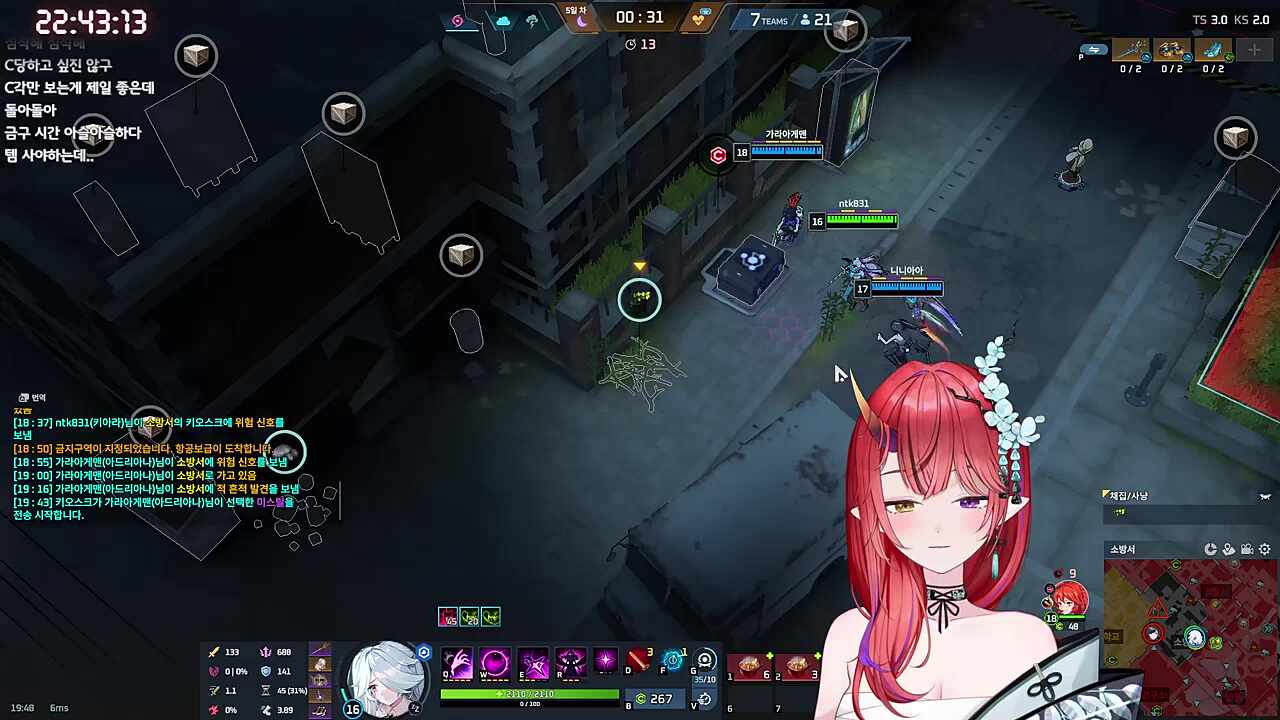Activate the W purple orb skill

[x=494, y=662]
